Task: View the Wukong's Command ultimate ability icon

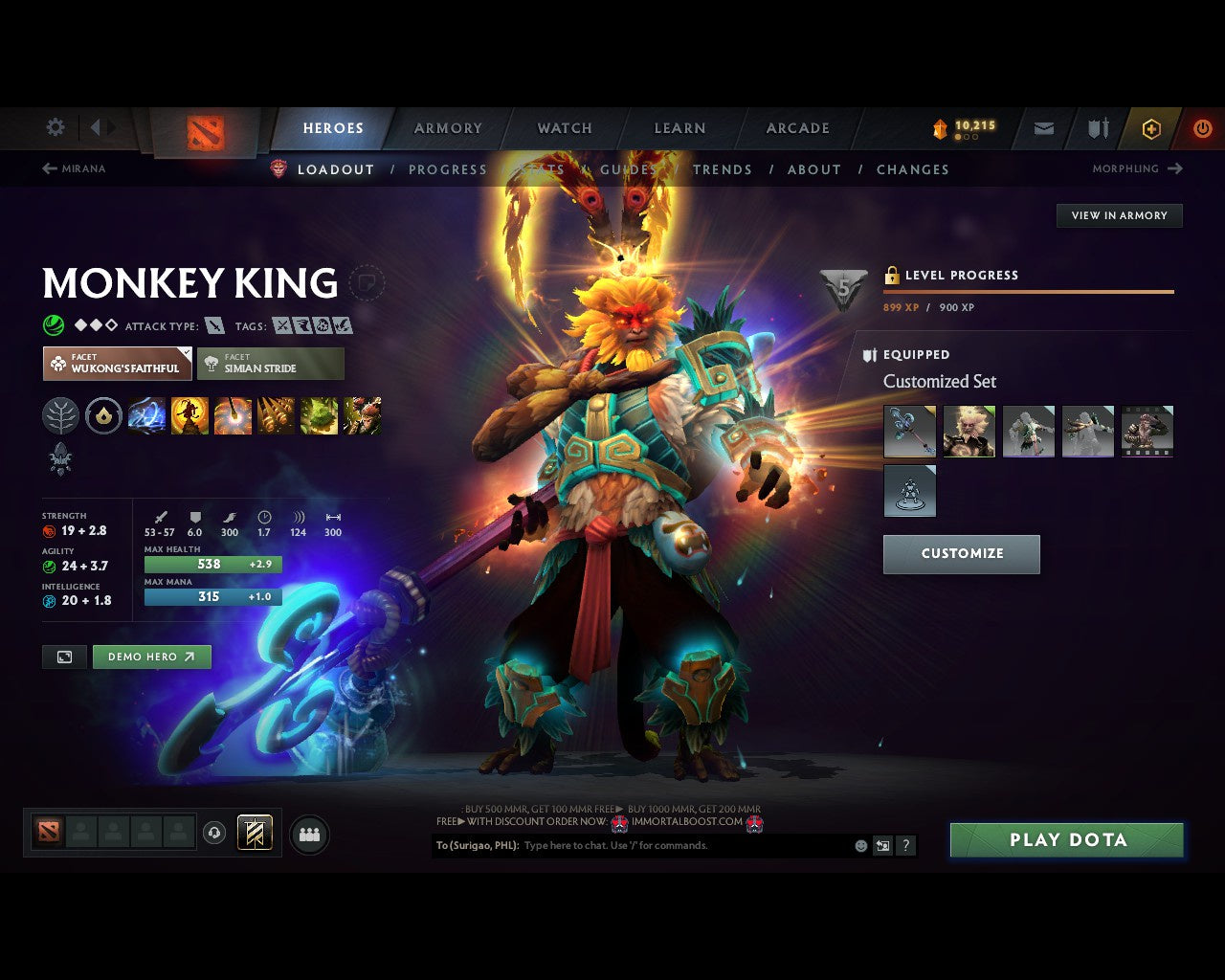Action: tap(362, 415)
